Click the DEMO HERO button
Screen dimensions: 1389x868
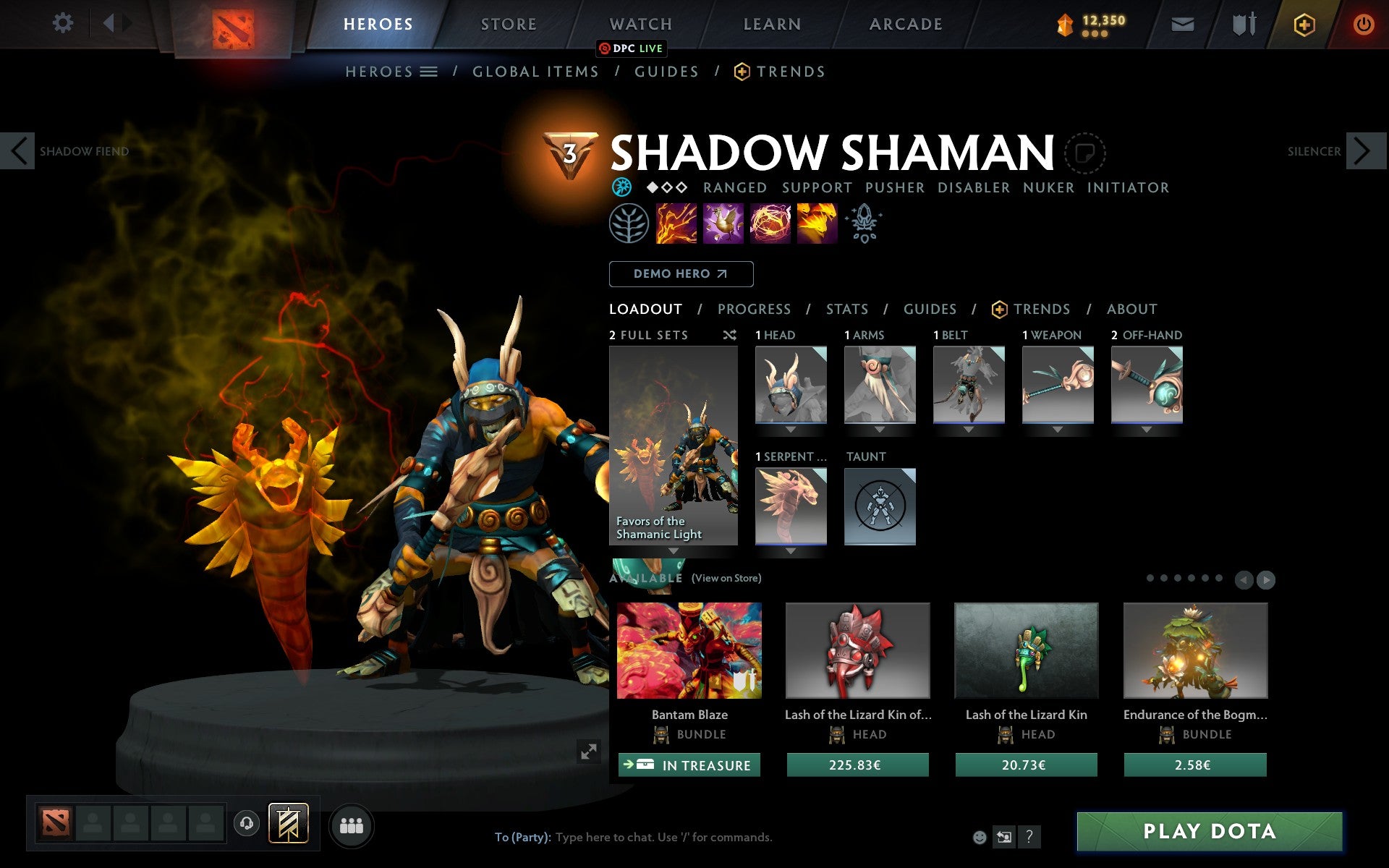[681, 274]
